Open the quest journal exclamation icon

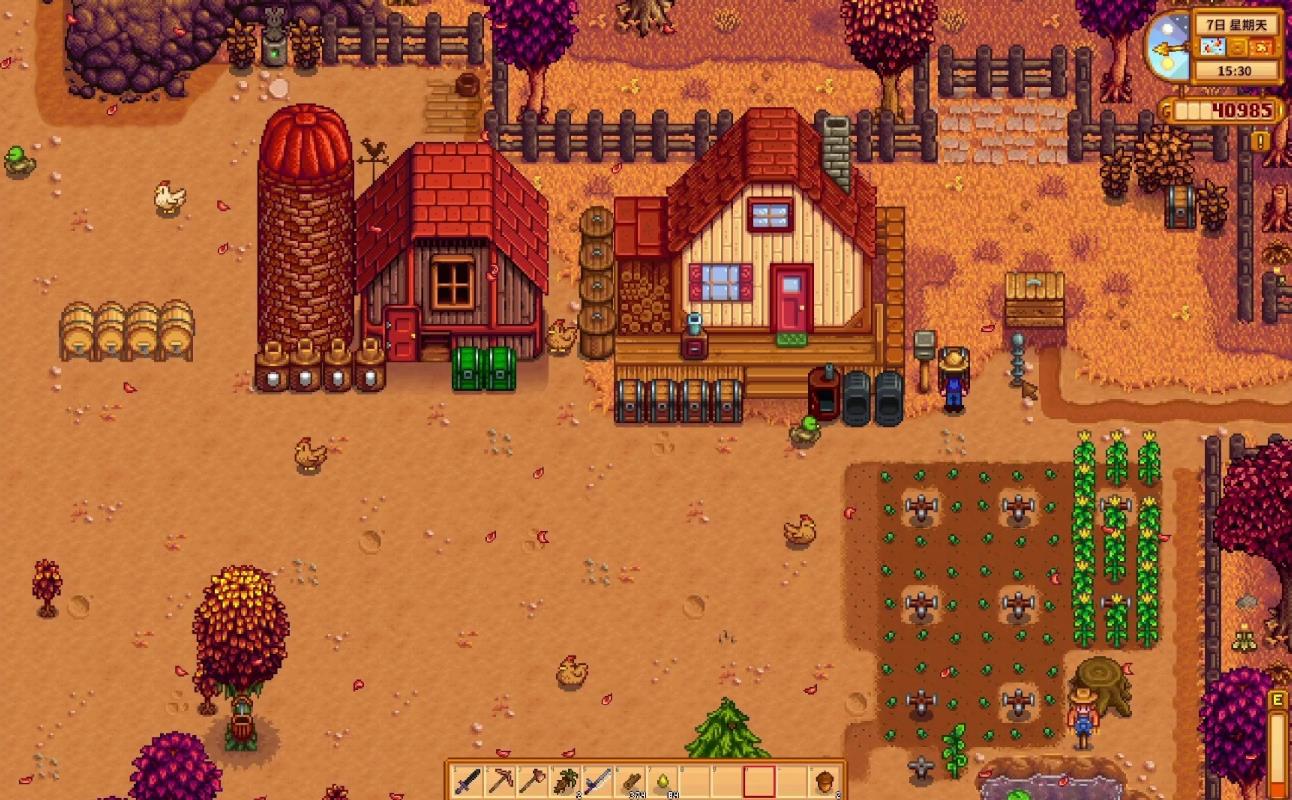tap(1260, 141)
